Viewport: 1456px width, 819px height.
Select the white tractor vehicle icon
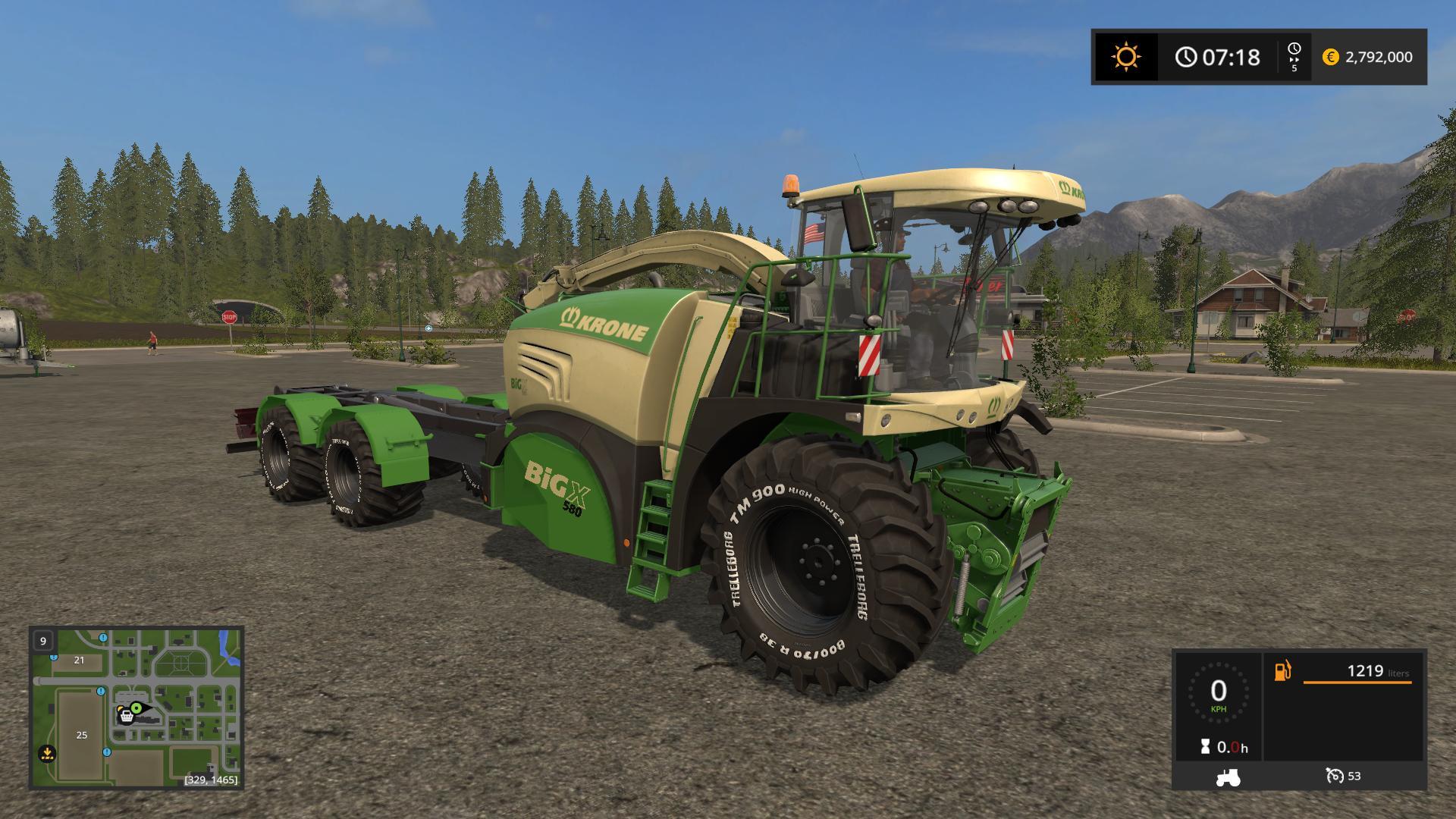tap(1227, 777)
